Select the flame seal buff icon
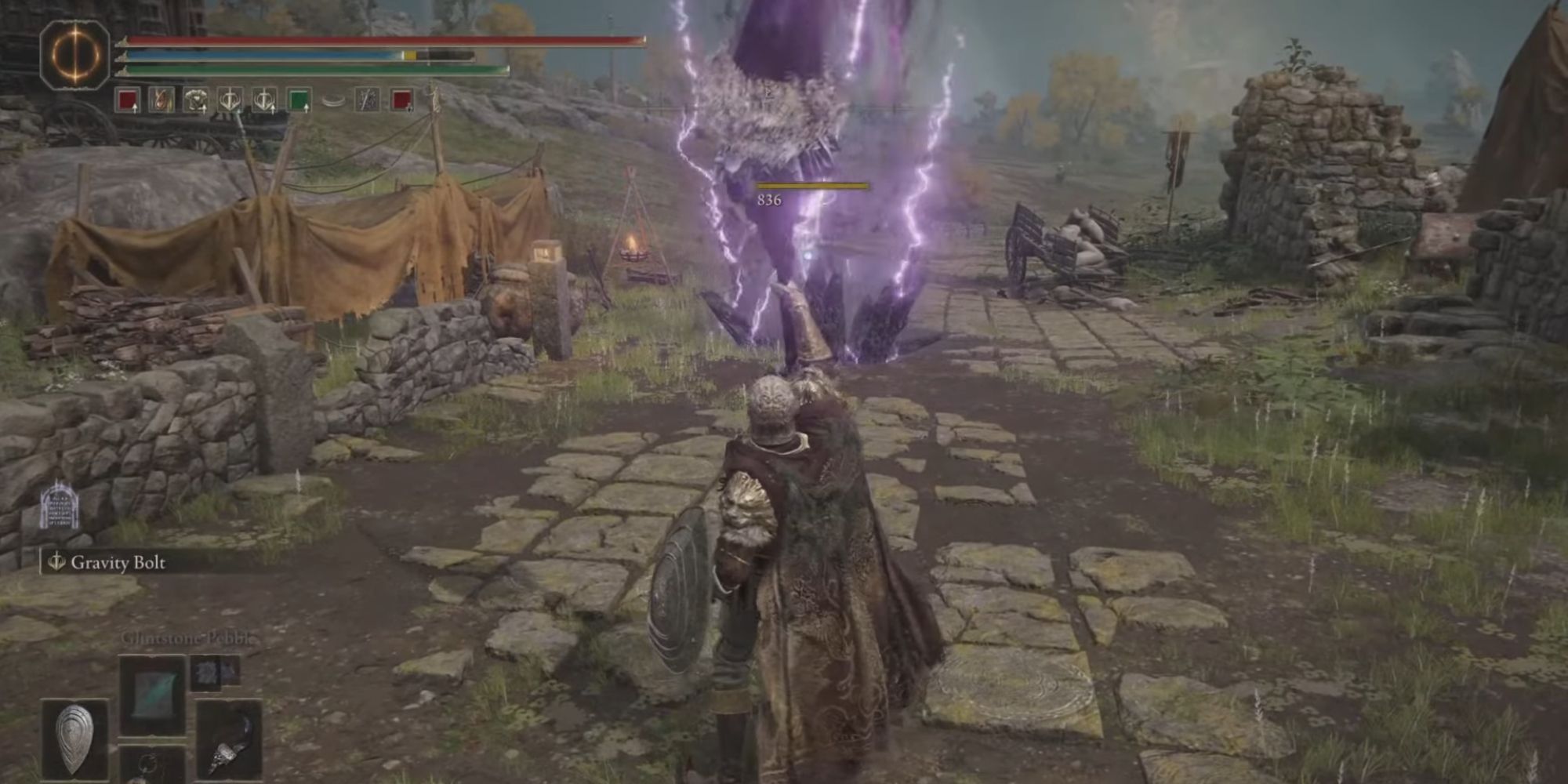The height and width of the screenshot is (784, 1568). 161,100
